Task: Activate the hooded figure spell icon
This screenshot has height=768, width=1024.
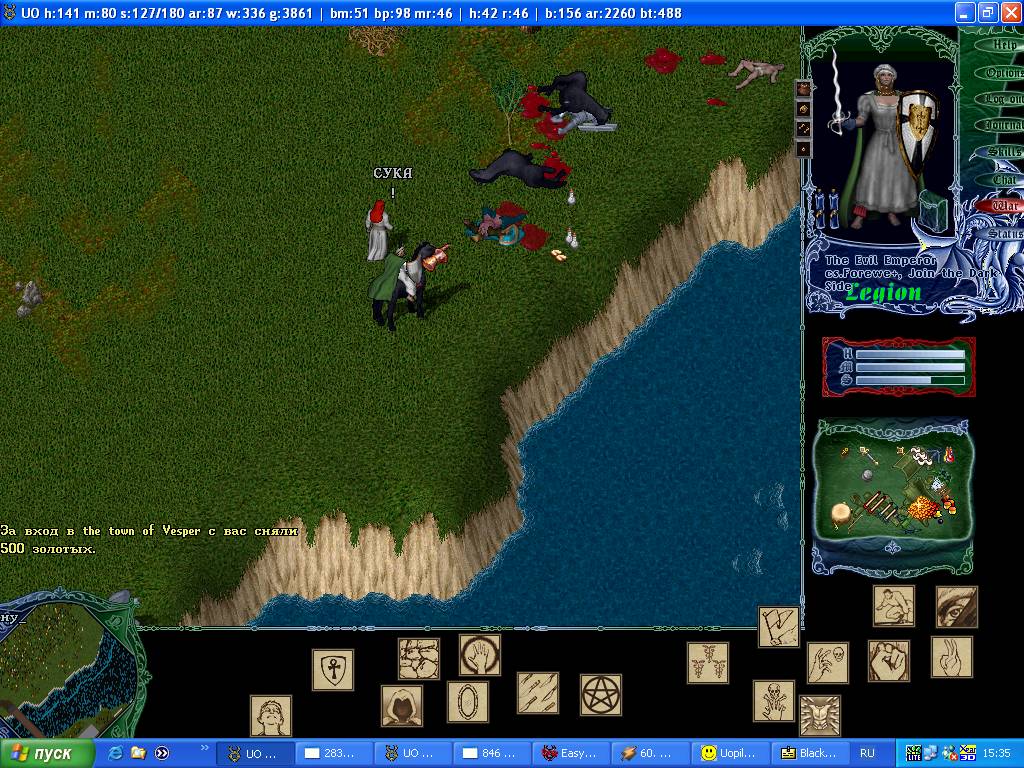Action: [401, 706]
